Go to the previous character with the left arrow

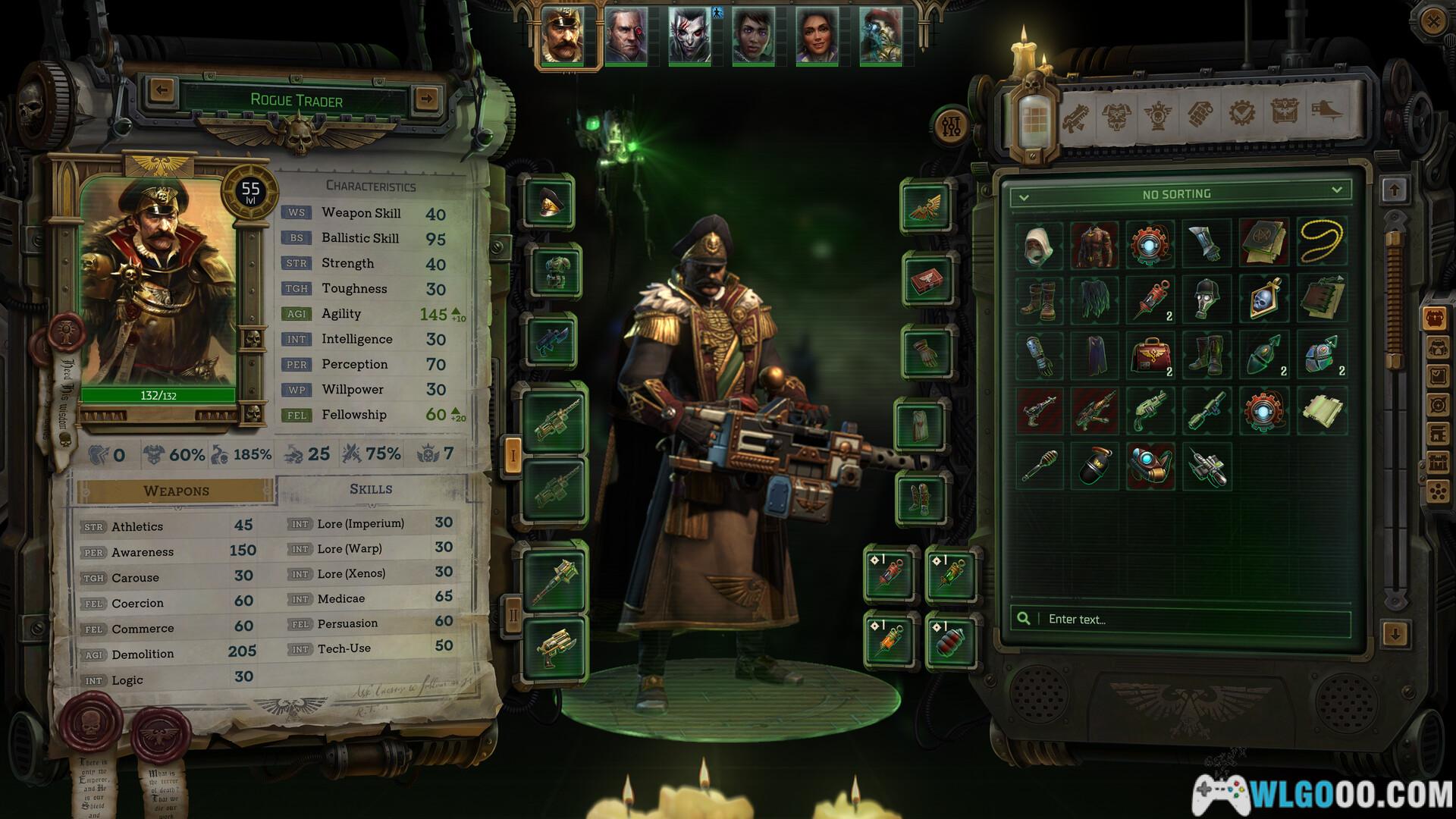(x=162, y=90)
